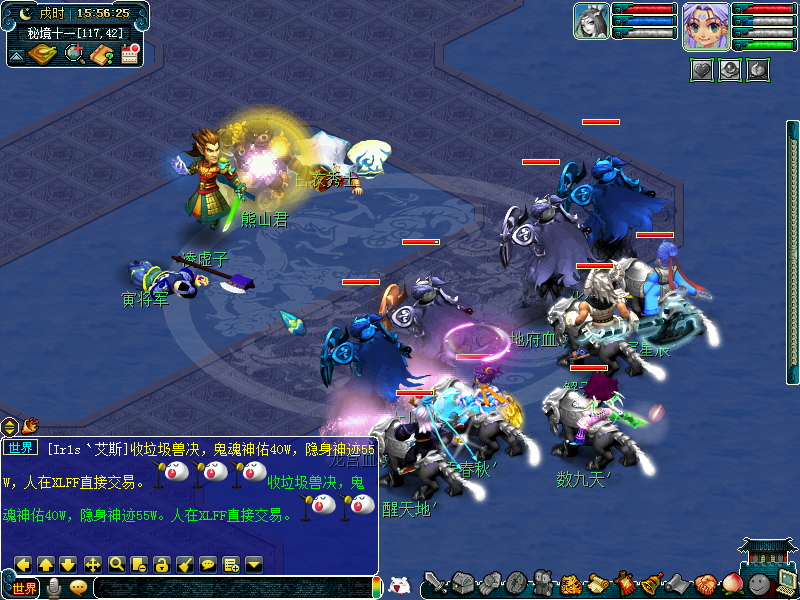The width and height of the screenshot is (800, 600).
Task: Open the calendar events icon
Action: point(129,54)
